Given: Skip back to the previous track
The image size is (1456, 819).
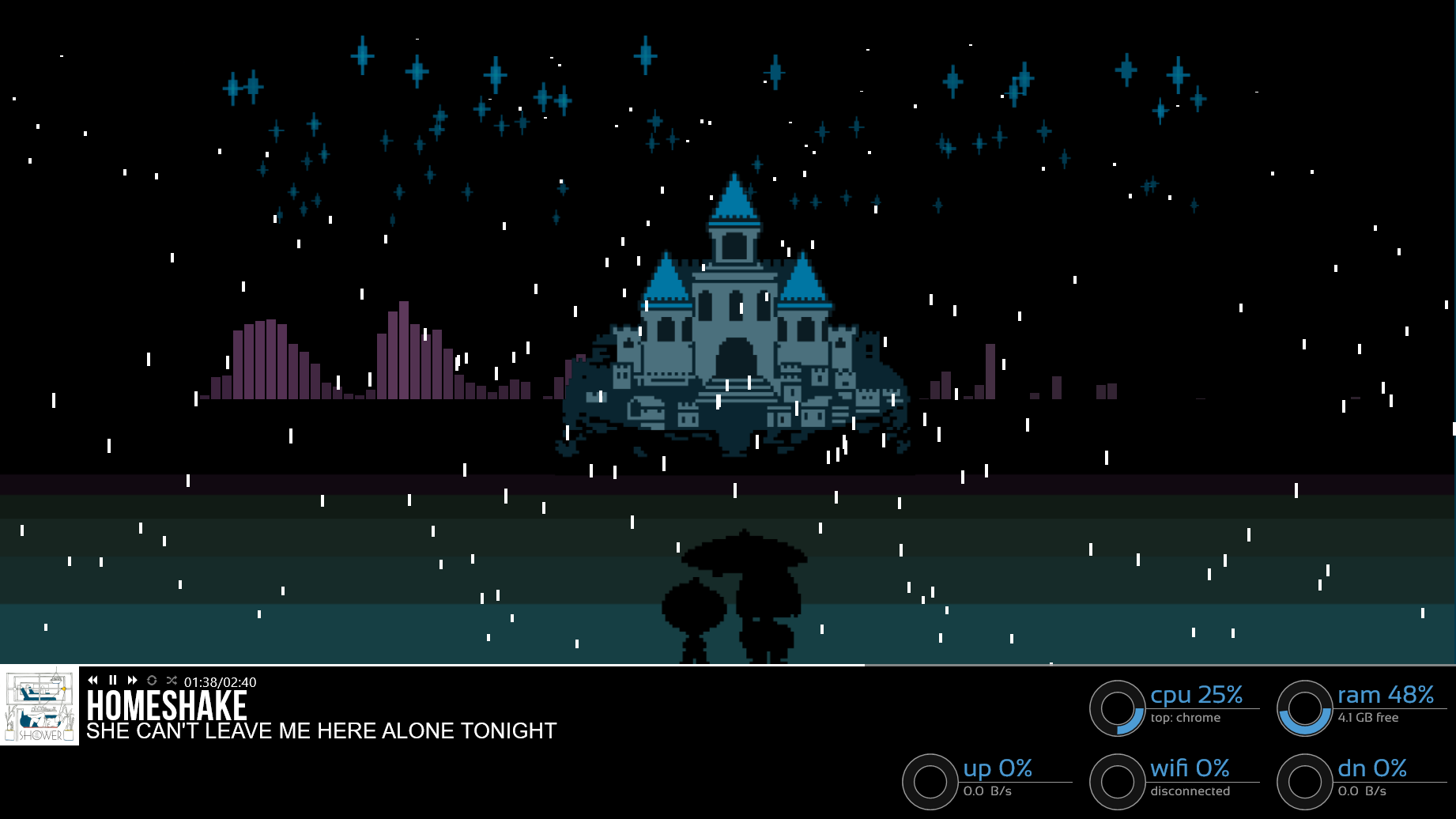Looking at the screenshot, I should tap(93, 681).
